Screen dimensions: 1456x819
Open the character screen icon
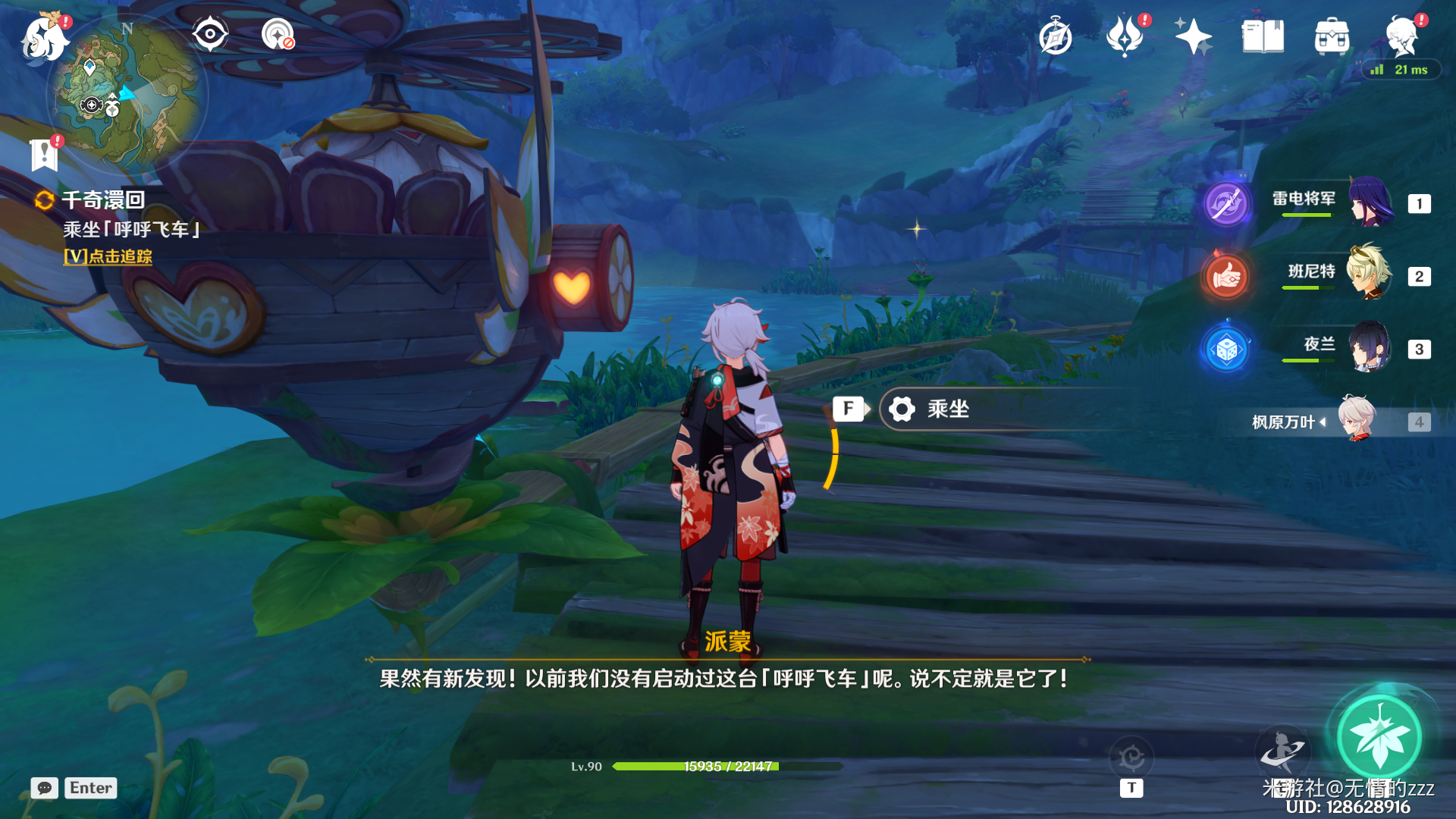coord(1401,36)
